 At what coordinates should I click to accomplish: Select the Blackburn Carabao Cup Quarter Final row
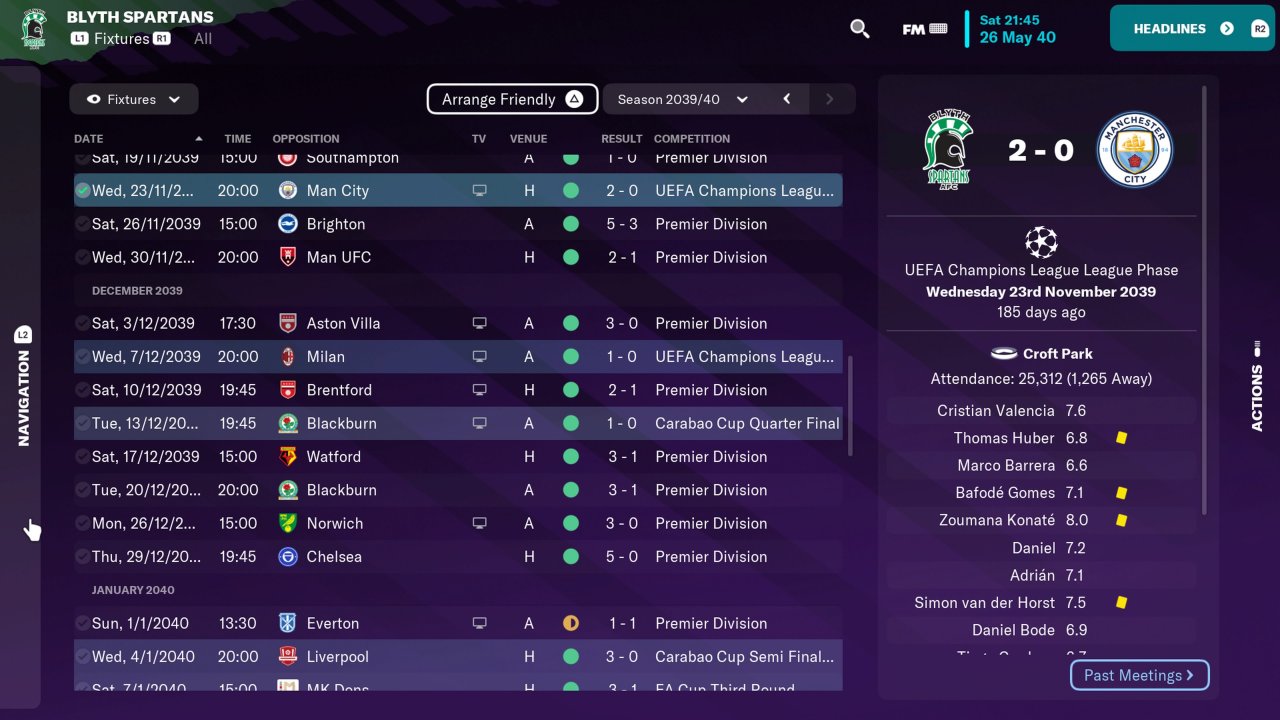click(457, 423)
